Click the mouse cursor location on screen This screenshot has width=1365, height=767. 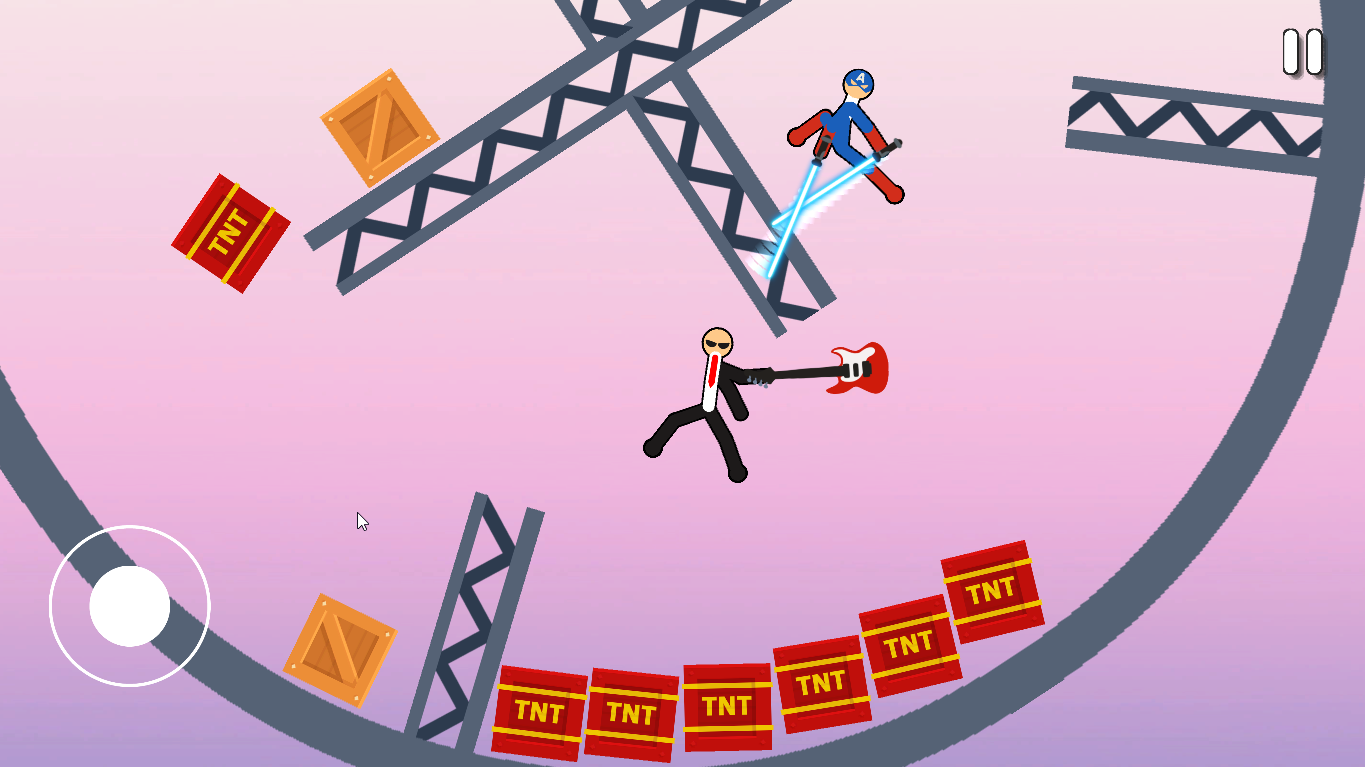pos(362,521)
